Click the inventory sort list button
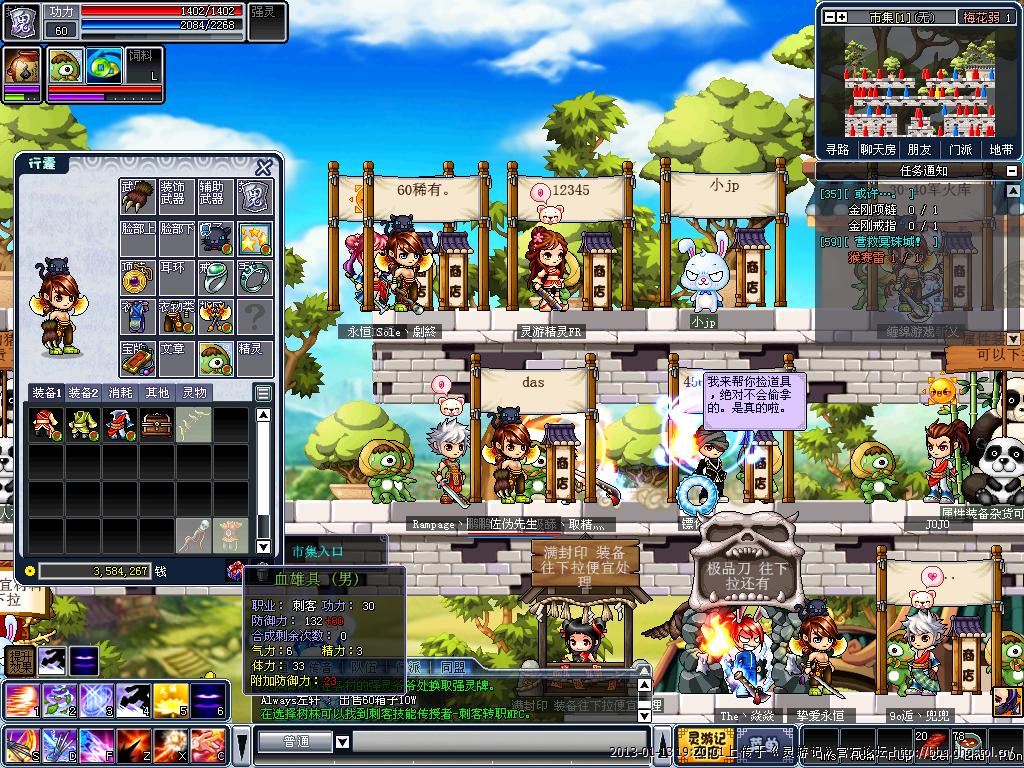 [263, 393]
